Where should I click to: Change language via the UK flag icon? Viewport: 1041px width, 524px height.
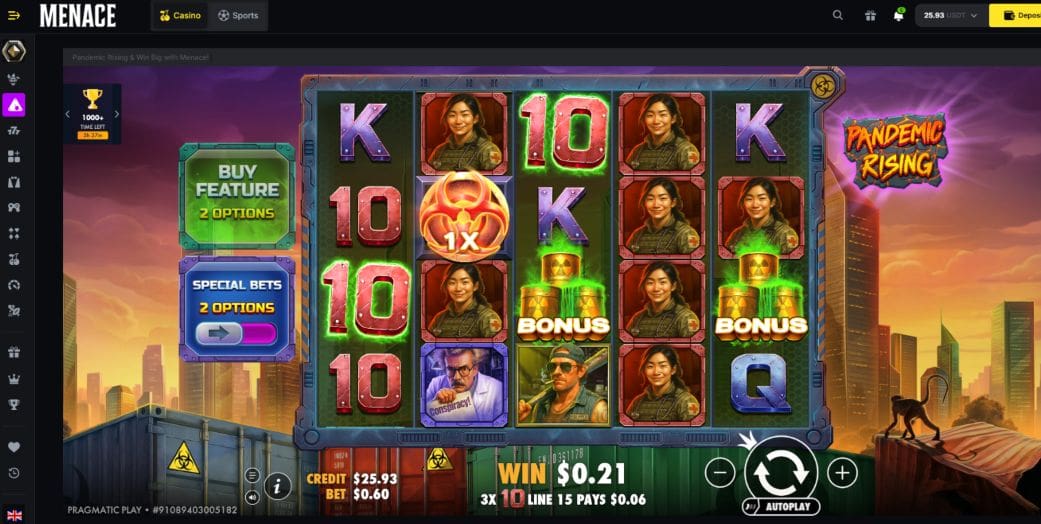[x=14, y=515]
